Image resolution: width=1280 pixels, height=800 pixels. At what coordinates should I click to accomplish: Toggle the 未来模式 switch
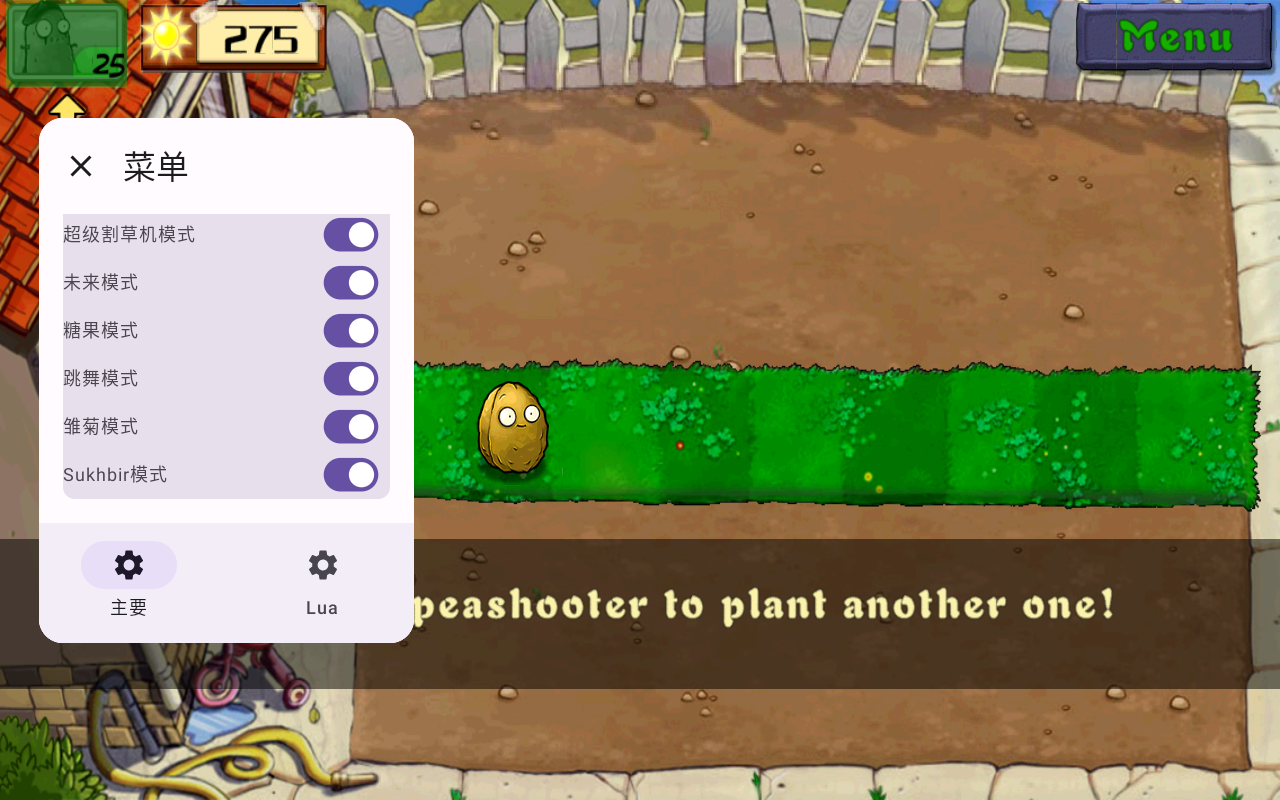point(350,283)
